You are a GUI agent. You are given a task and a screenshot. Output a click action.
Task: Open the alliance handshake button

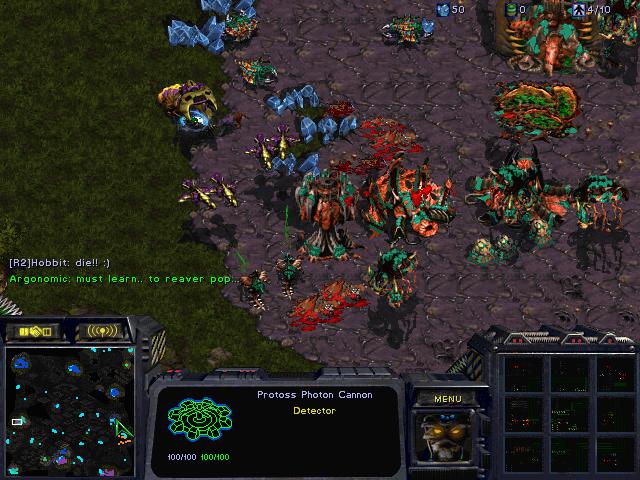(x=33, y=331)
